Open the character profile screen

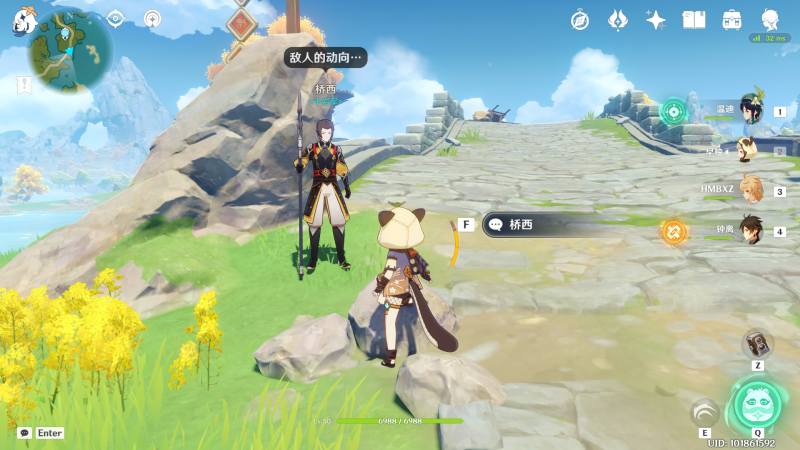click(x=770, y=19)
